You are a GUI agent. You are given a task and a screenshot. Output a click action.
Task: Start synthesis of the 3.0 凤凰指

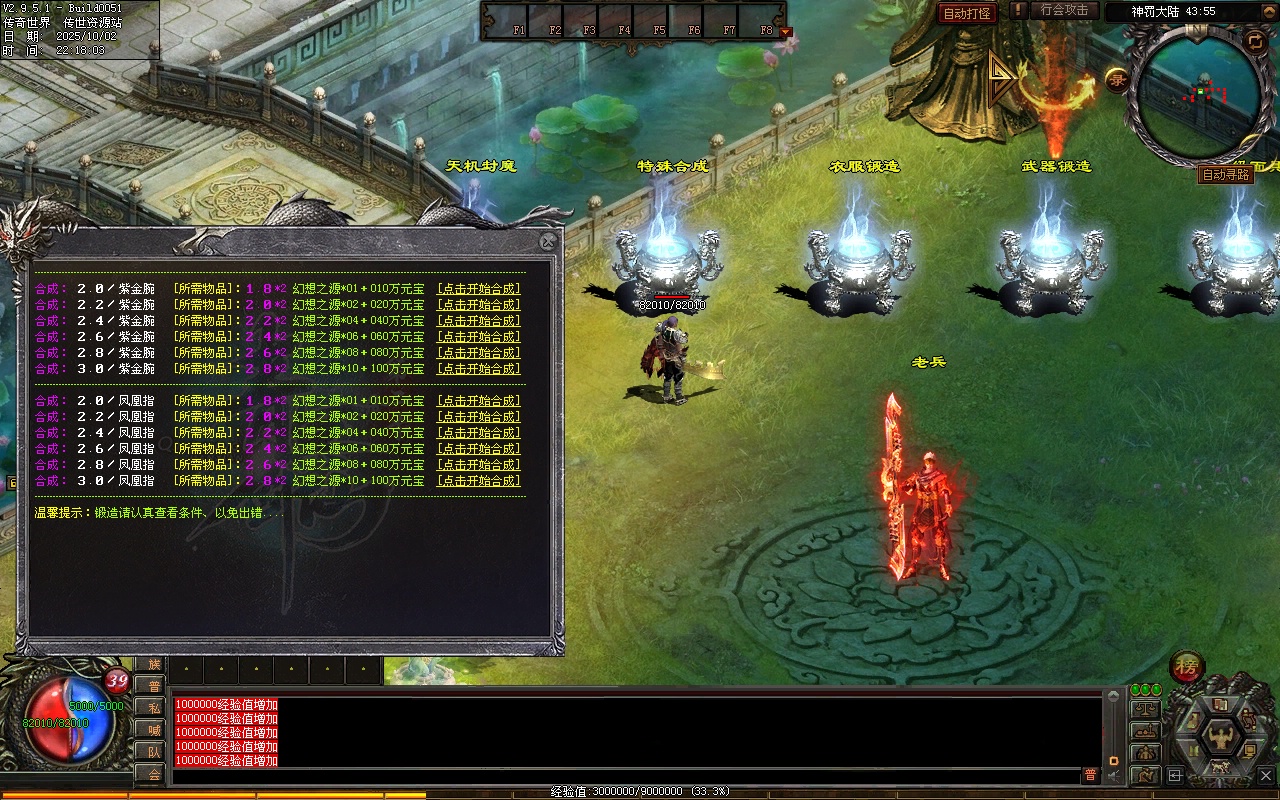tap(479, 481)
